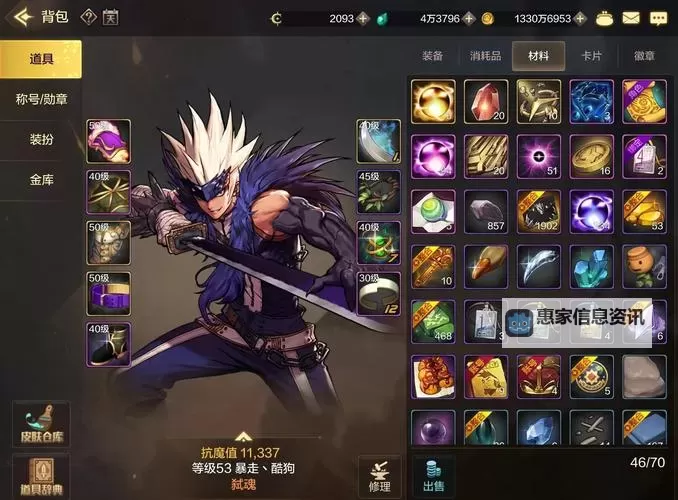Screen dimensions: 678x500
Task: Open the 称号/勋章 section
Action: coord(41,99)
